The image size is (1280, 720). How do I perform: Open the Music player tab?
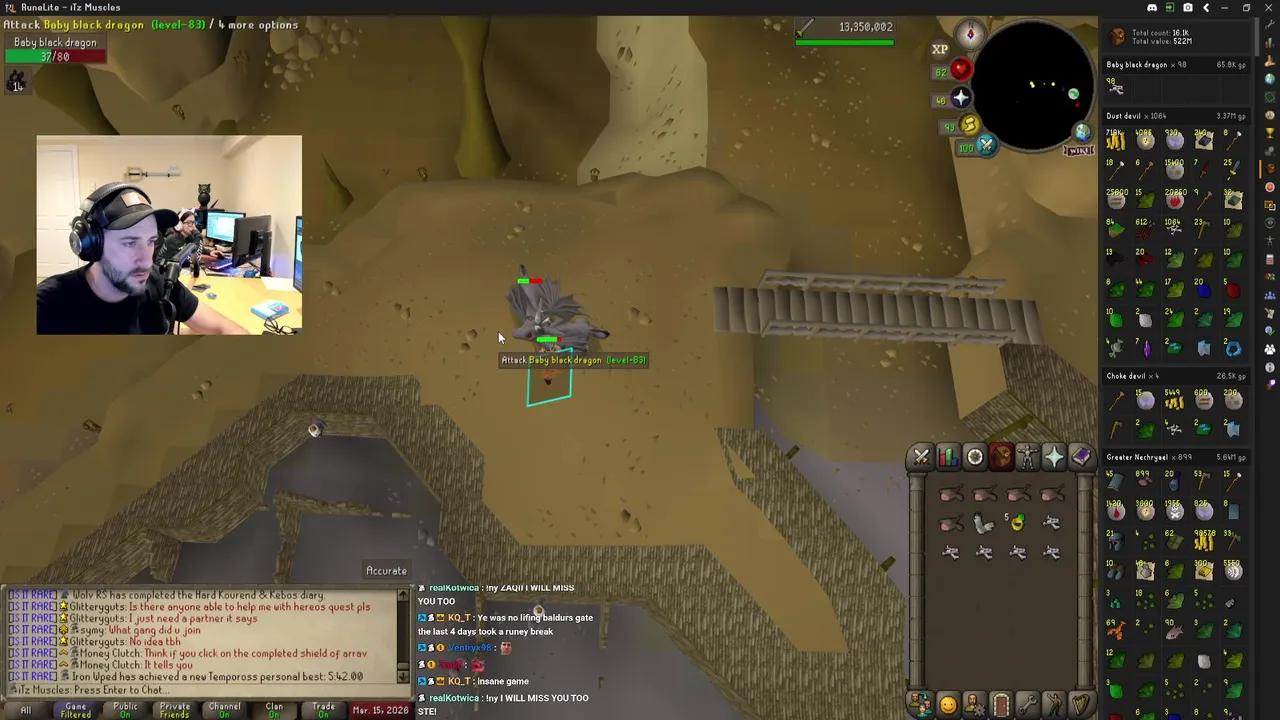coord(1081,705)
